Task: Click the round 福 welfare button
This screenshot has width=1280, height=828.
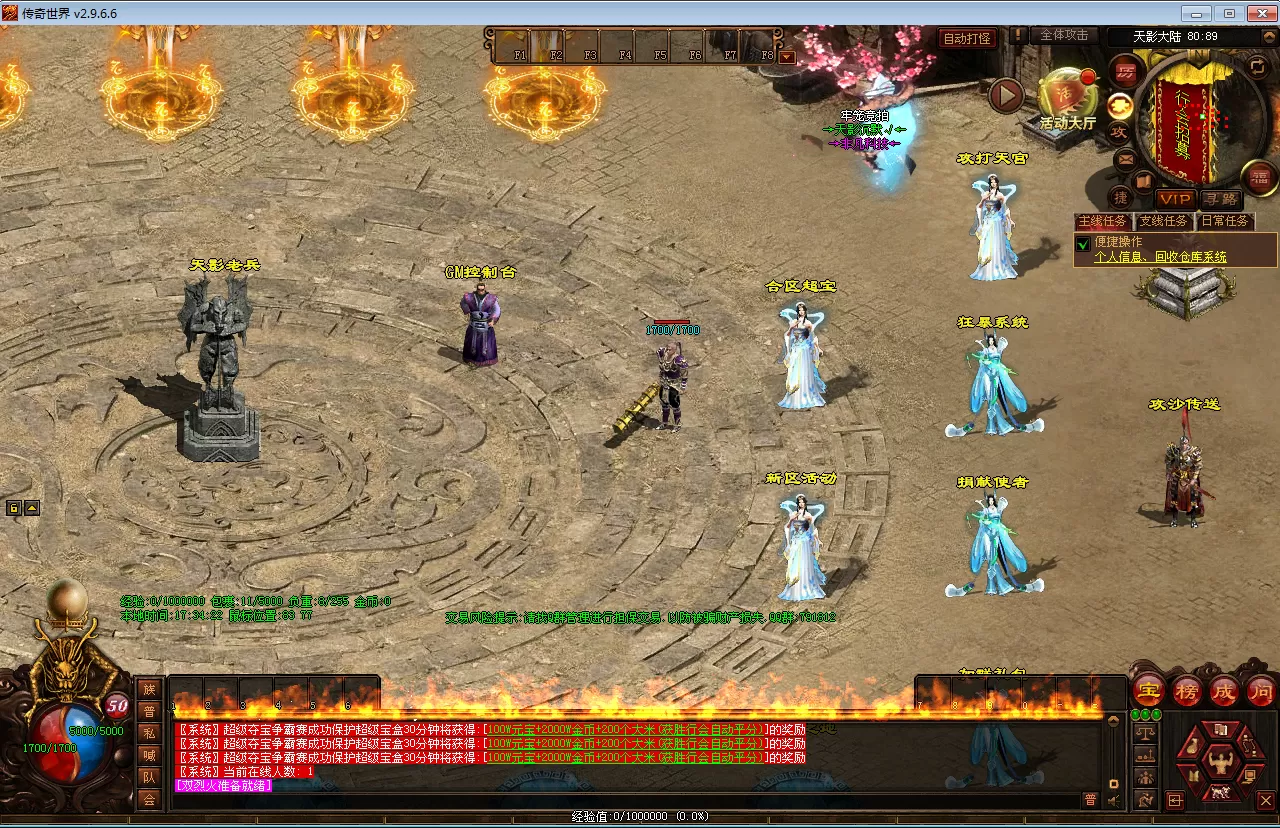Action: [x=1259, y=177]
